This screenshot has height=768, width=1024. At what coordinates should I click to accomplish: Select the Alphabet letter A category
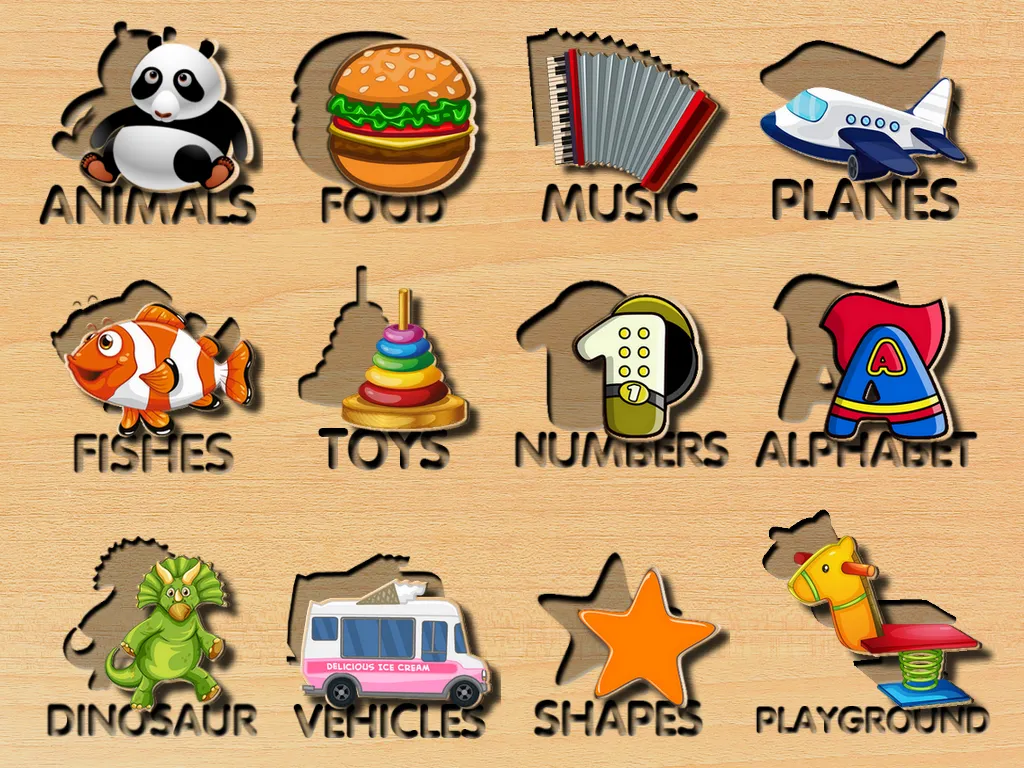pyautogui.click(x=880, y=366)
